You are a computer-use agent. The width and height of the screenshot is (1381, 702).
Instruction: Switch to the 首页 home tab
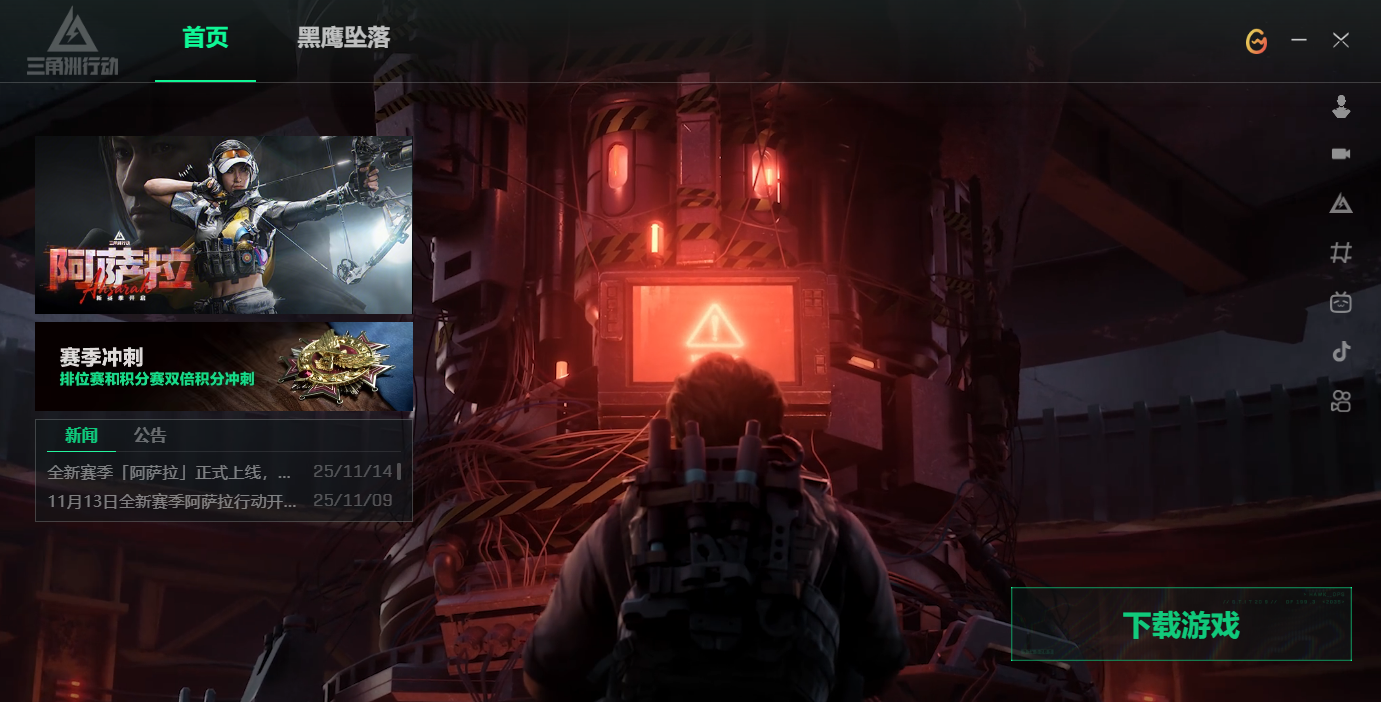coord(205,39)
